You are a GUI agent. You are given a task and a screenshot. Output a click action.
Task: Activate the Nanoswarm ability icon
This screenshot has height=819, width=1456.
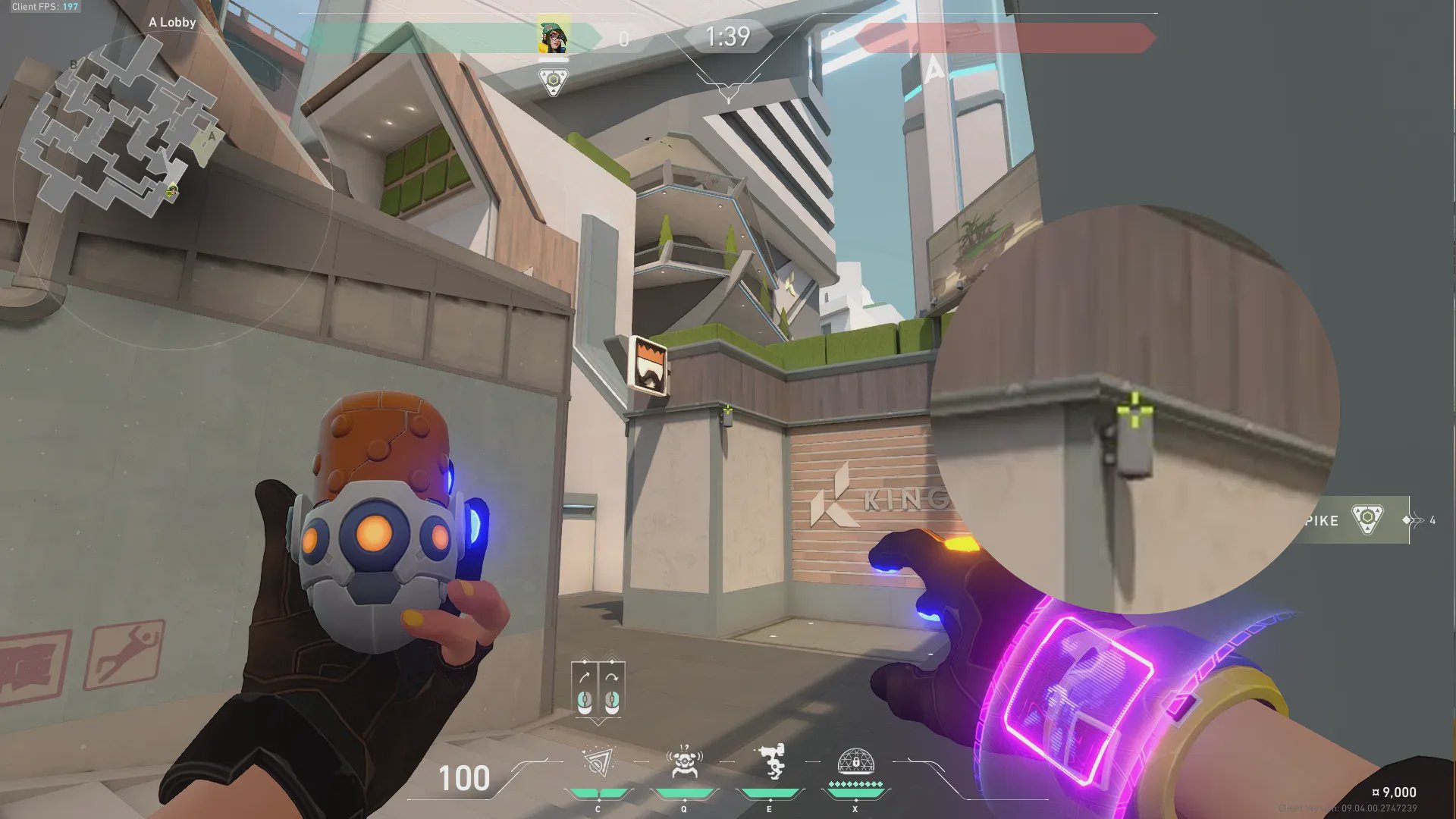pos(598,764)
